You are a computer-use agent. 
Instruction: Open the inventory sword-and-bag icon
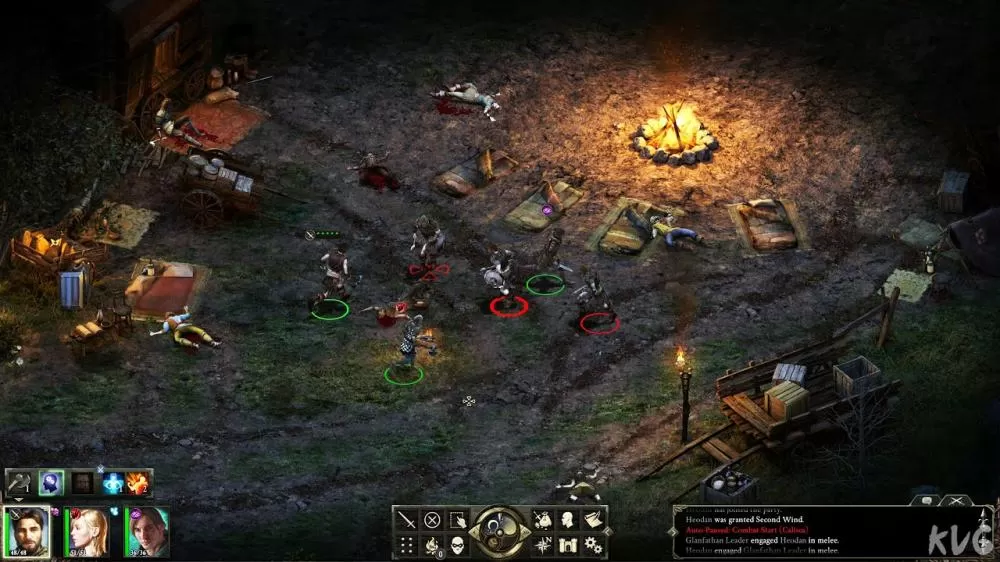pos(543,519)
